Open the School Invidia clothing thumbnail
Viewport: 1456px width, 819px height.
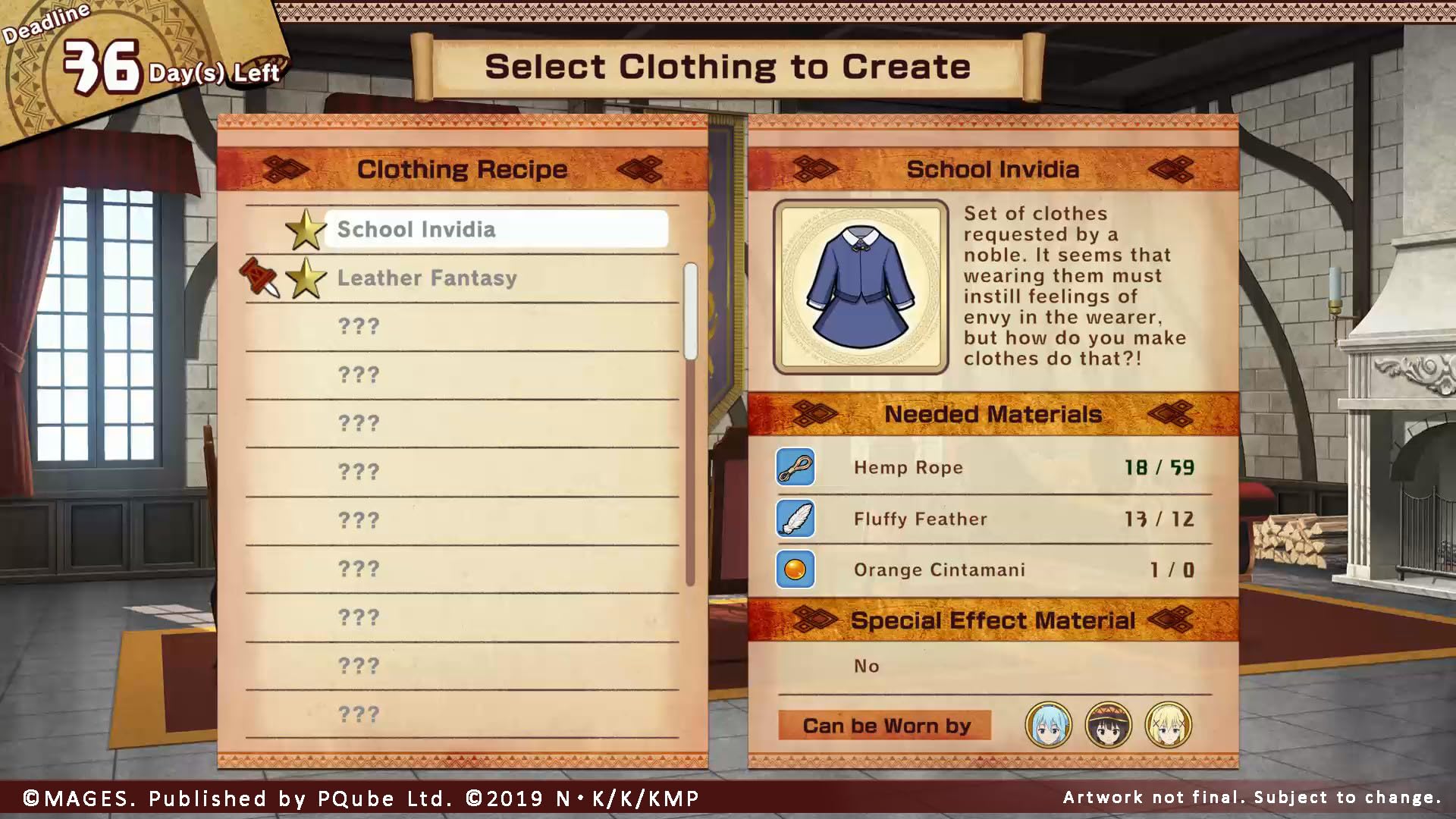coord(861,287)
